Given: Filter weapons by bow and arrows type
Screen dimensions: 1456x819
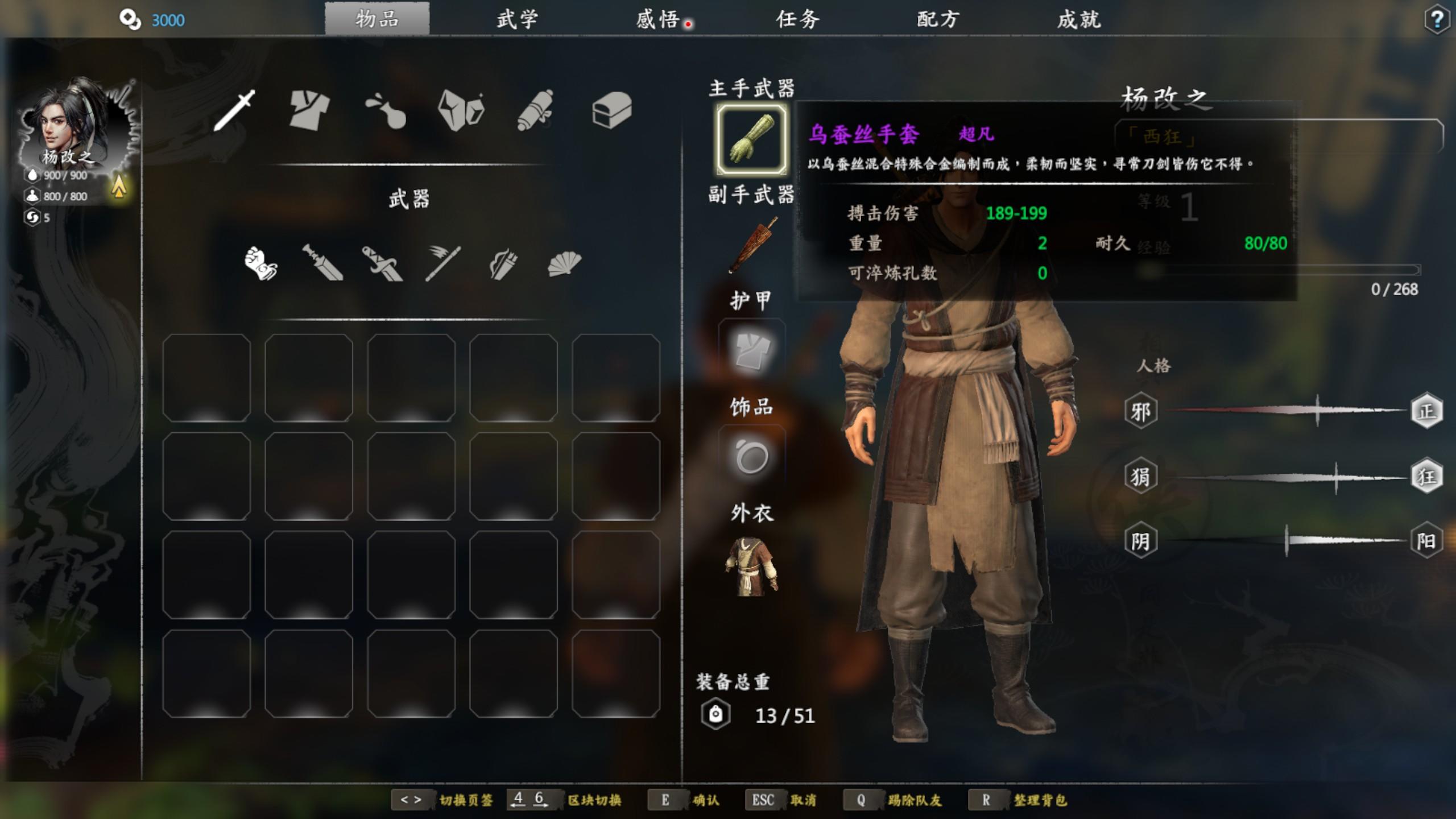Looking at the screenshot, I should tap(503, 264).
